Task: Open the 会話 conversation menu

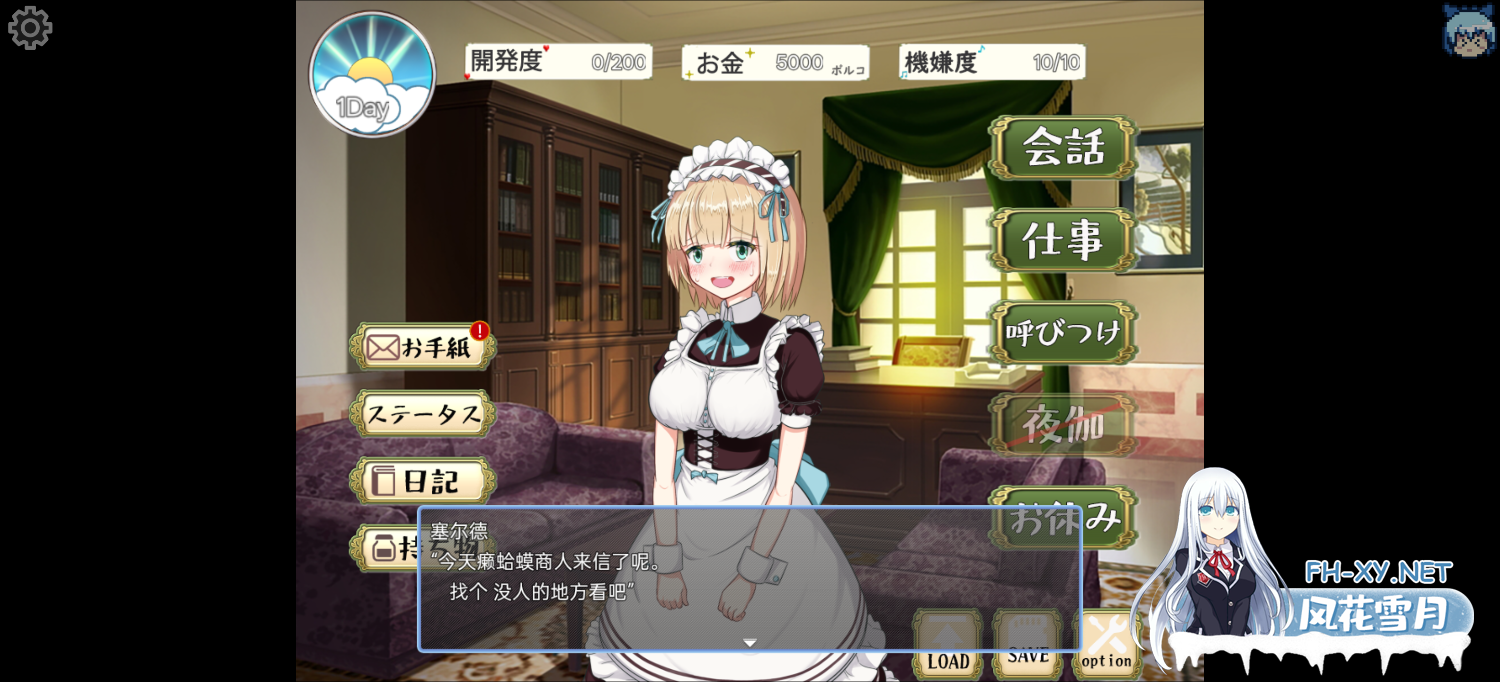Action: coord(1063,148)
